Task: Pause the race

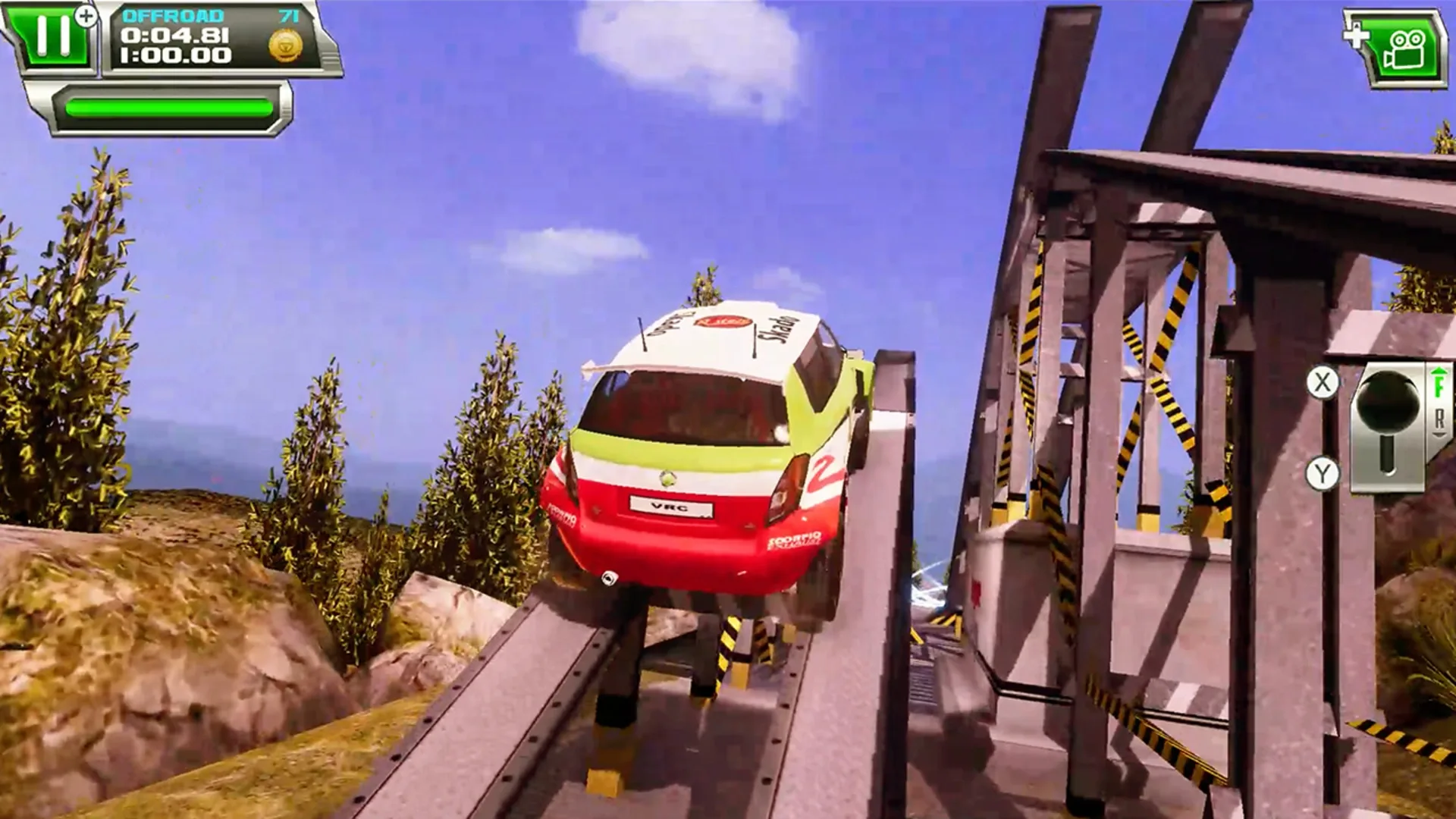Action: [52, 36]
